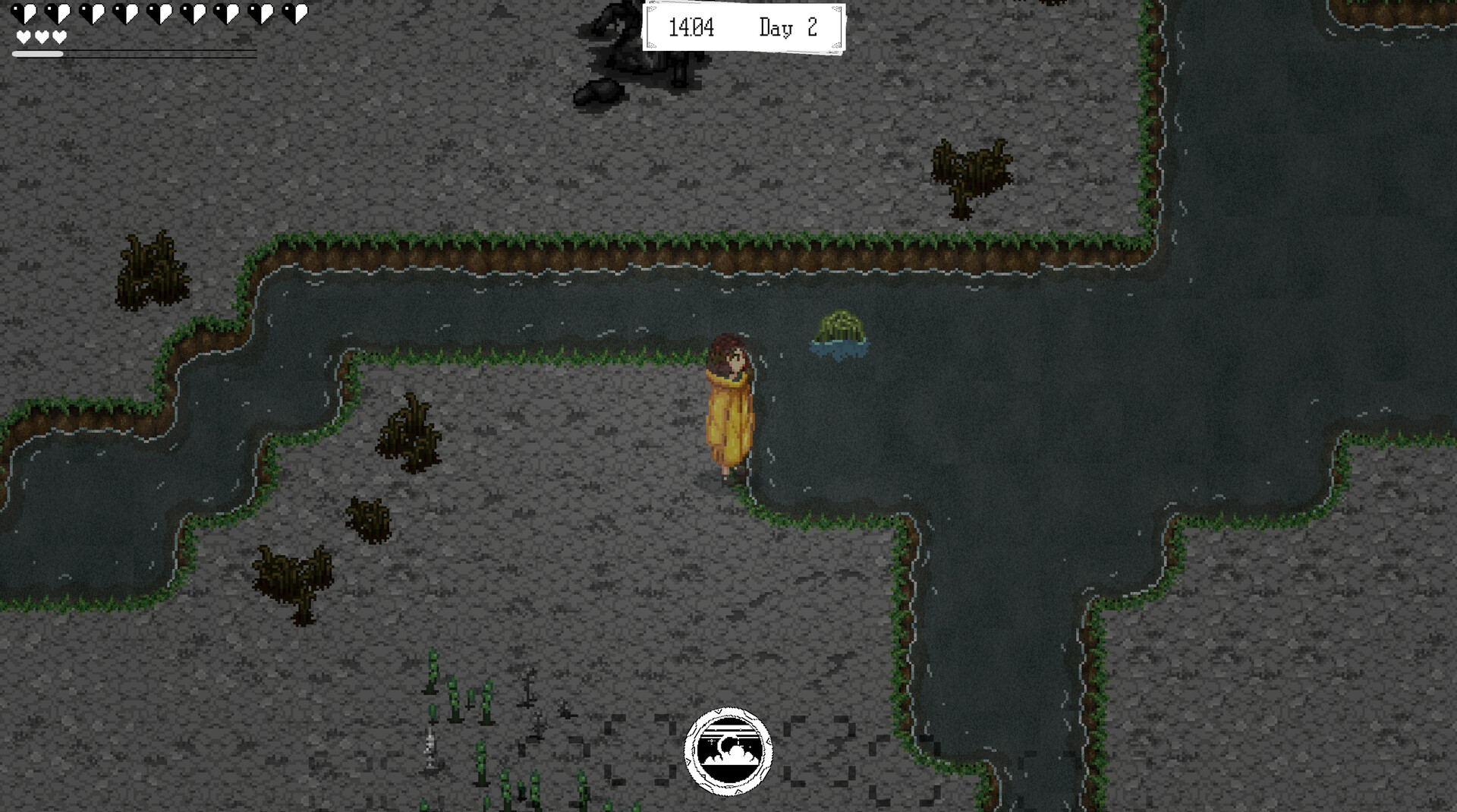Click the leftmost small white heart
The width and height of the screenshot is (1457, 812).
tap(24, 36)
